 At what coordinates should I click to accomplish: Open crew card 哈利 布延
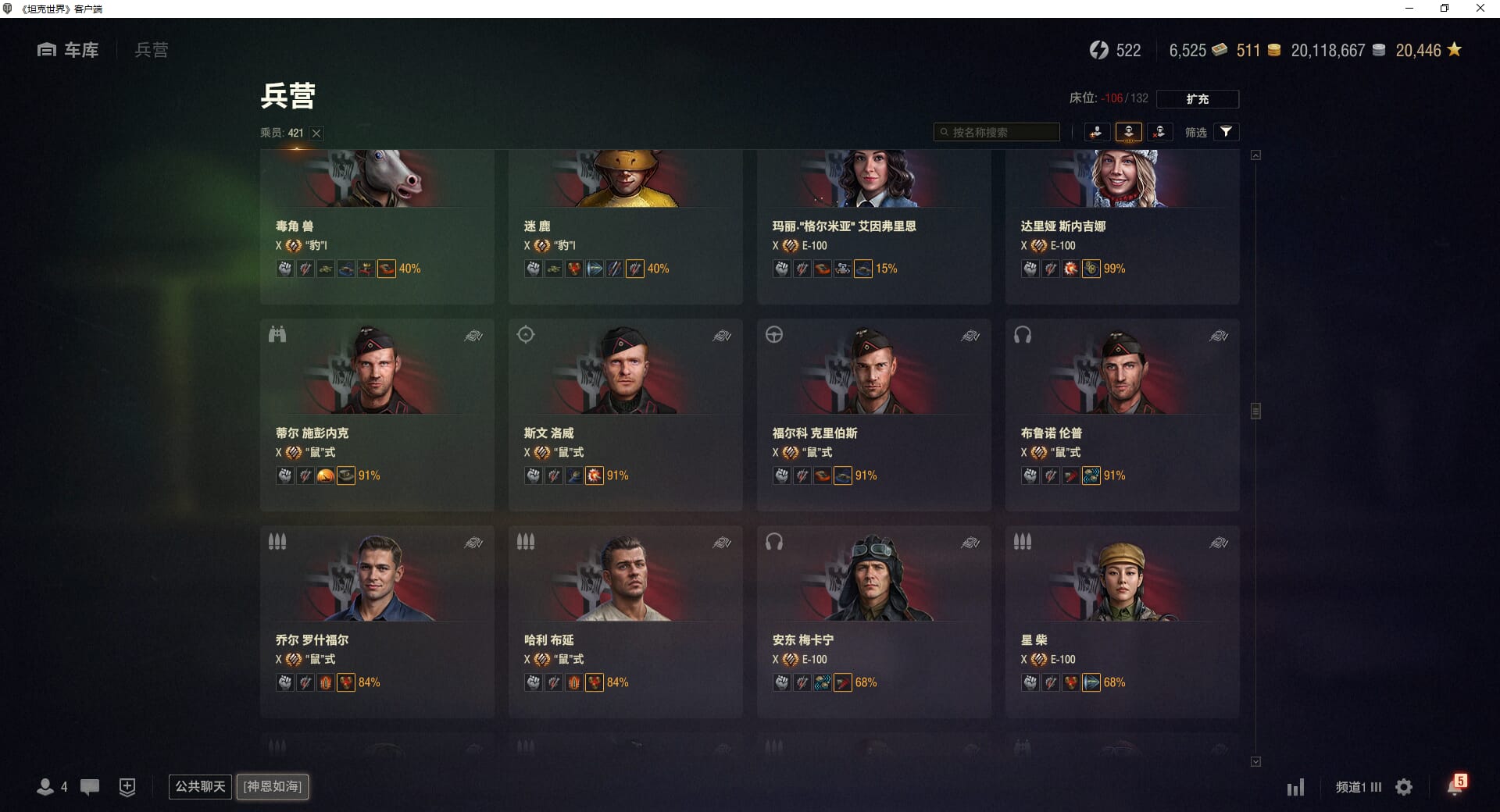pos(625,621)
